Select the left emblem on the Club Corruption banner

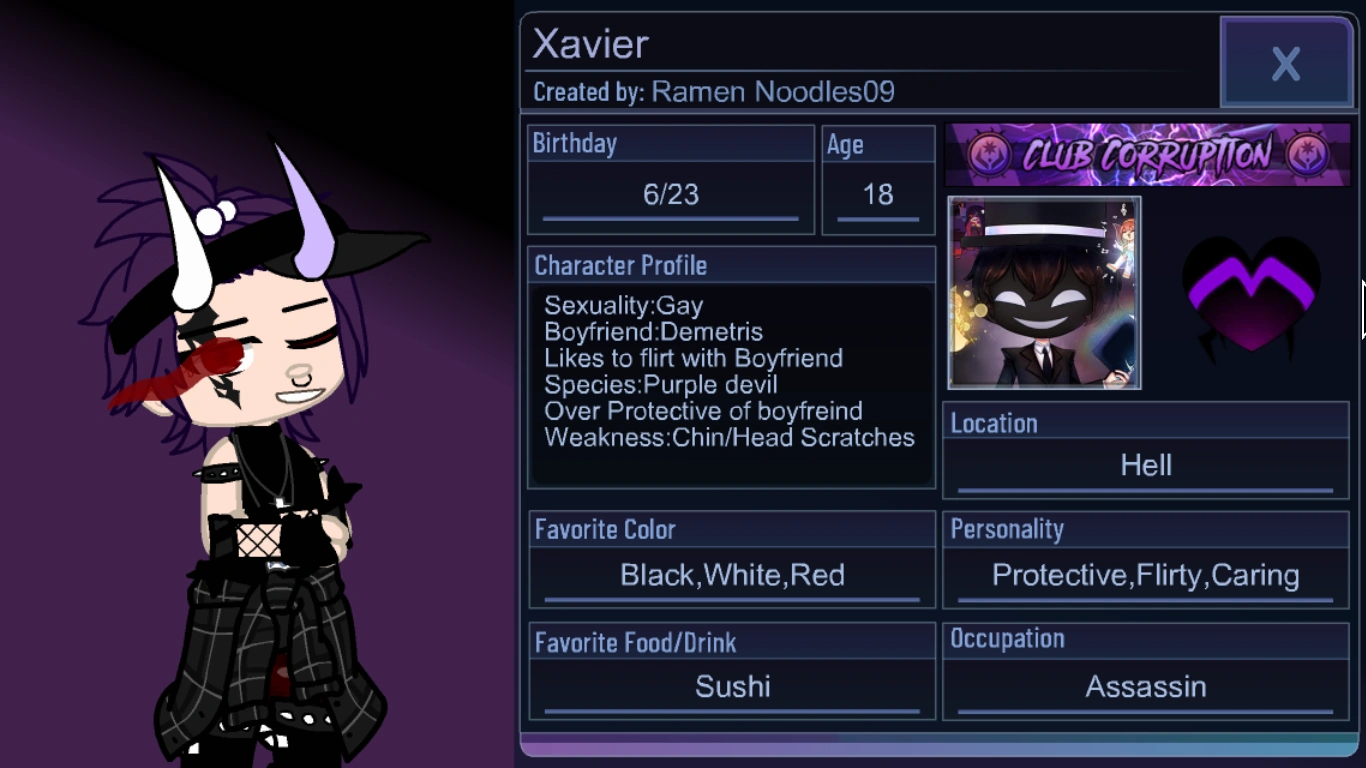pos(989,153)
